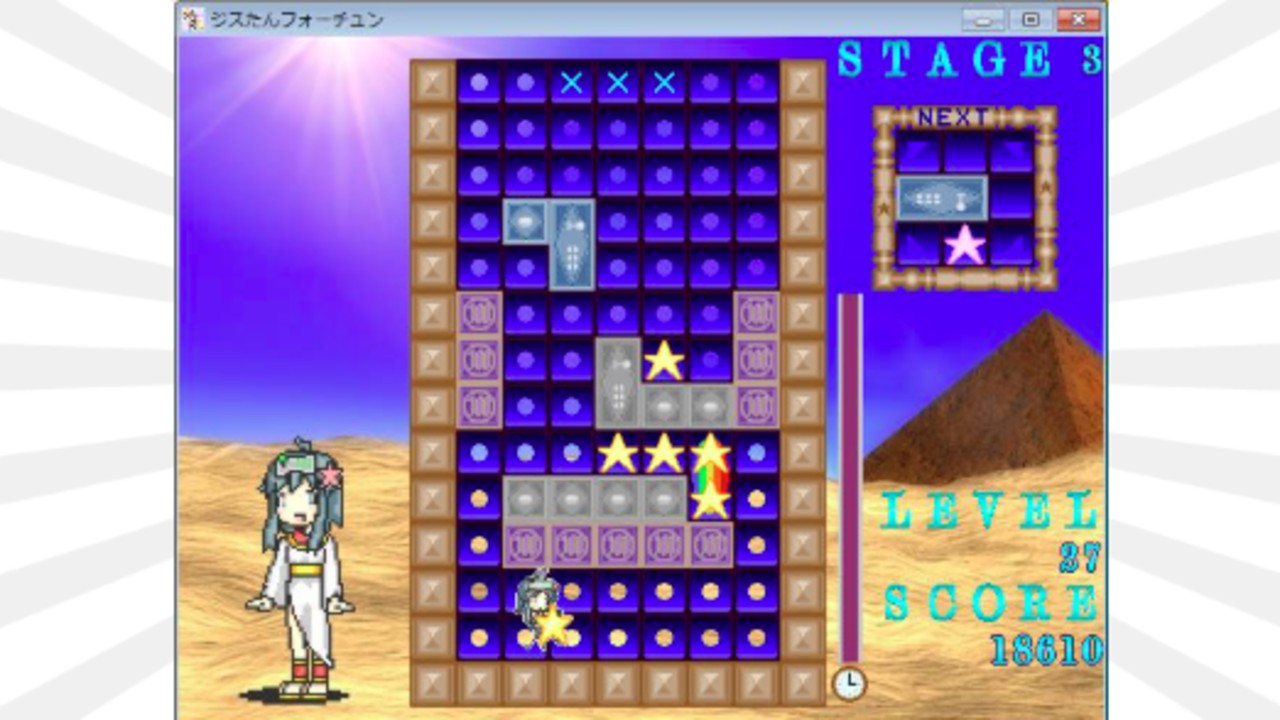Click the pink star in the NEXT panel
1280x720 pixels.
click(965, 243)
